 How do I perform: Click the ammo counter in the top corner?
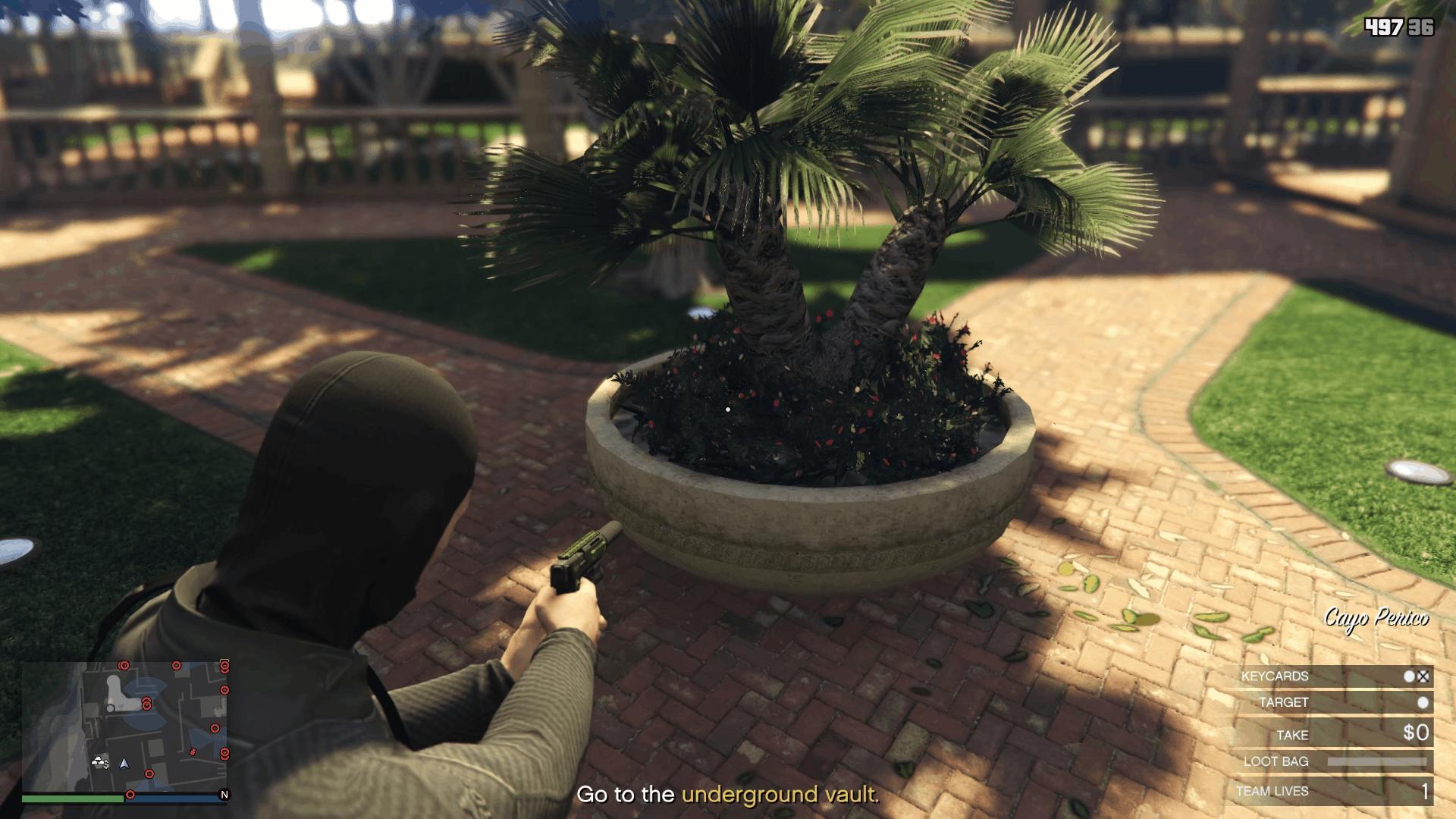coord(1401,27)
